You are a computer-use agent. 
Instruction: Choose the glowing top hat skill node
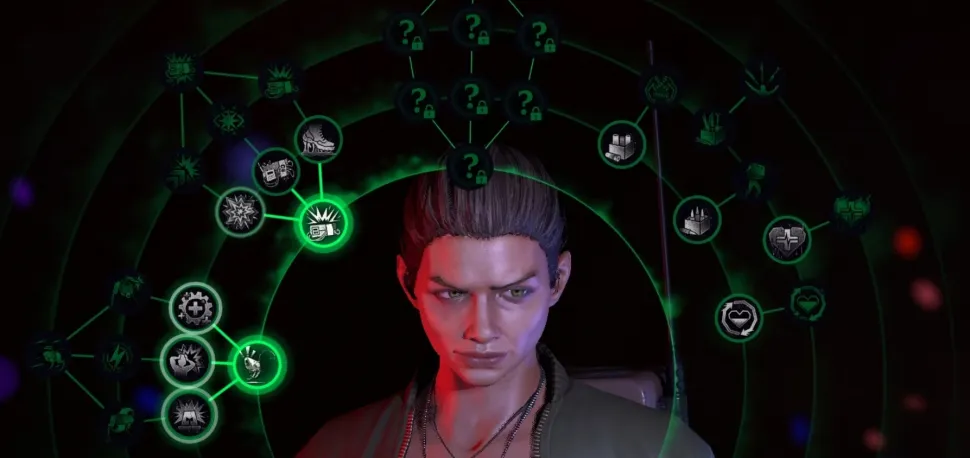[x=257, y=364]
